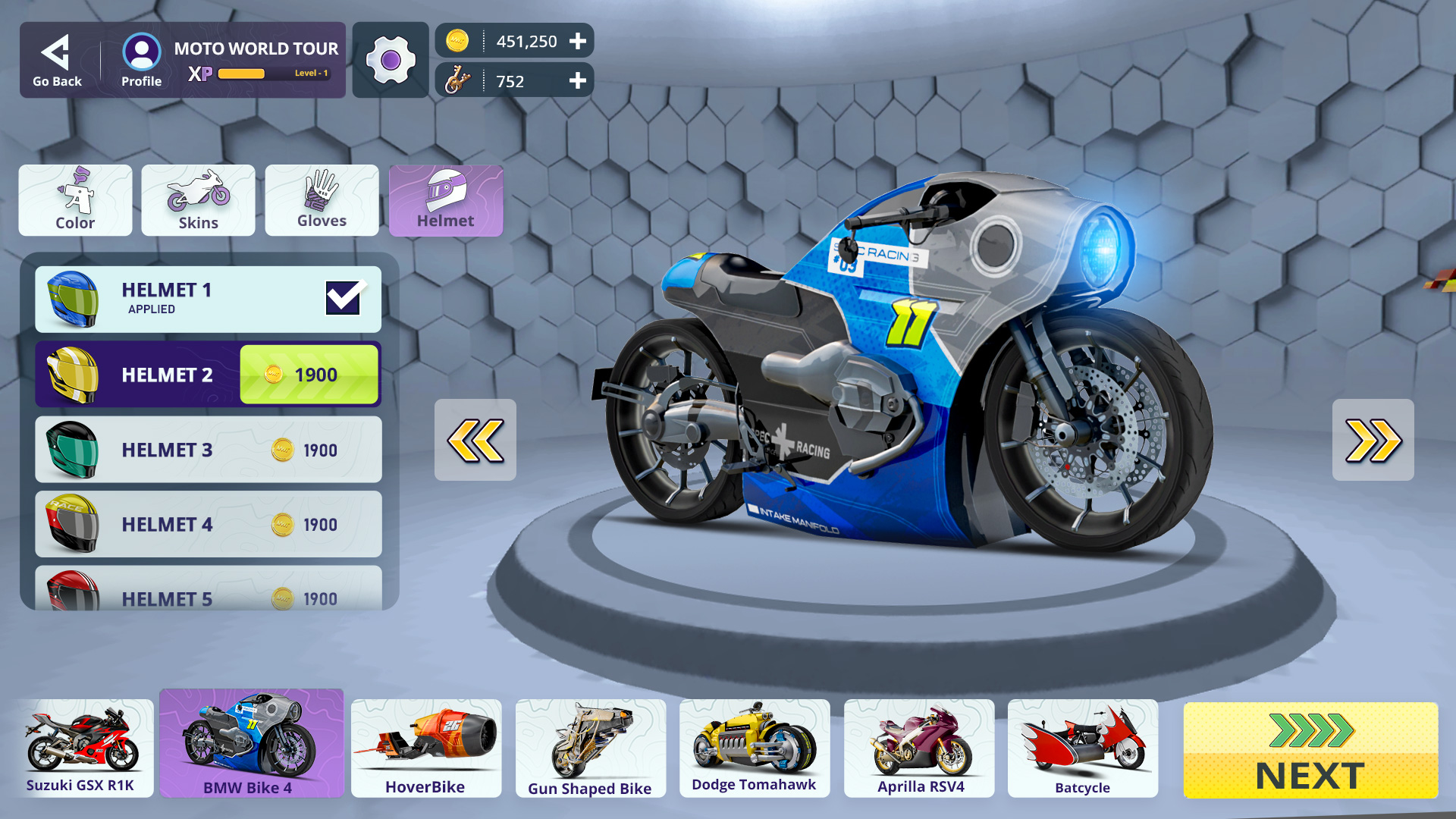
Task: Open the Helmet customization panel
Action: point(446,200)
